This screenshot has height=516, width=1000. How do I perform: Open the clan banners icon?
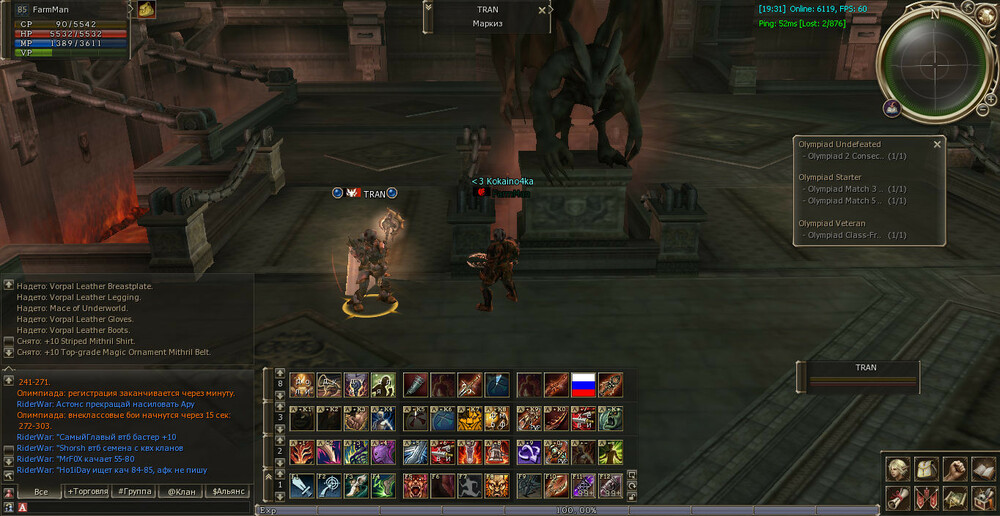pos(927,496)
